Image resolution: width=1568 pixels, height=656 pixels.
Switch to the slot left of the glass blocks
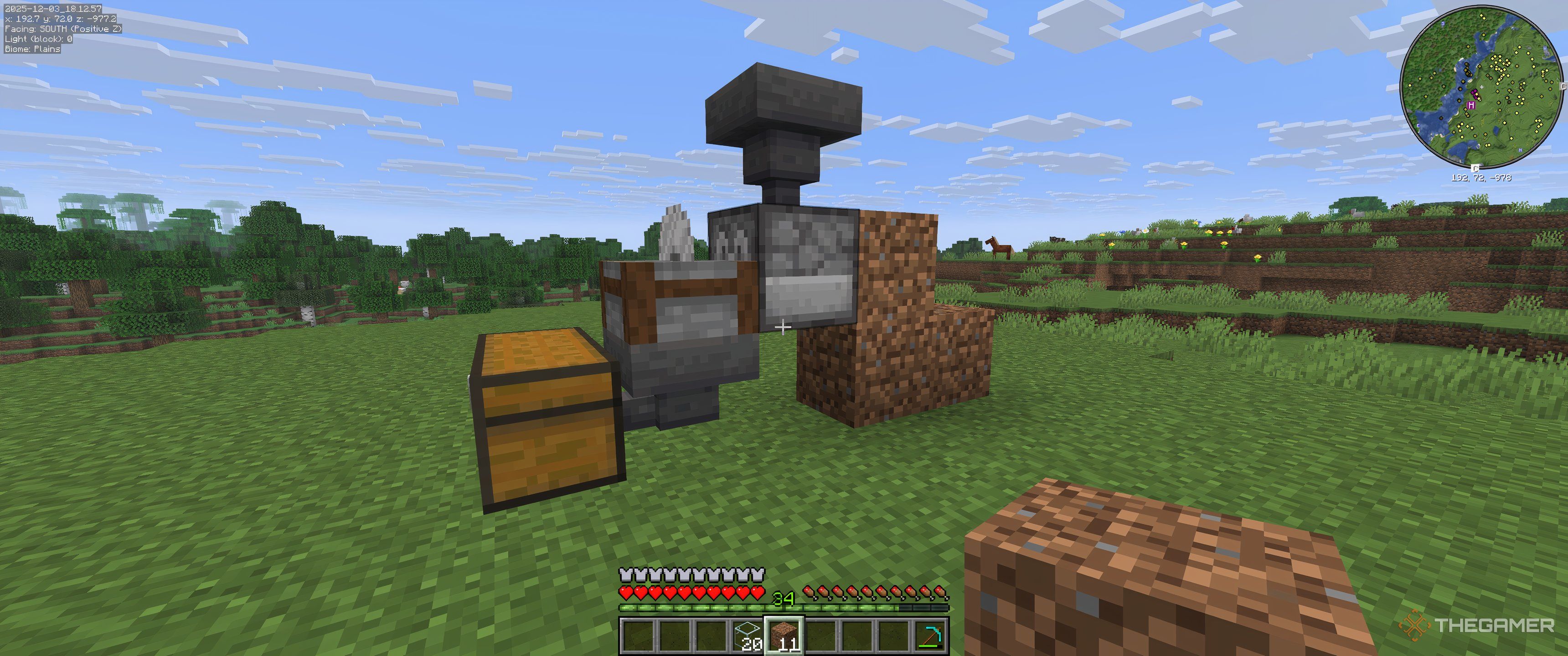point(712,636)
